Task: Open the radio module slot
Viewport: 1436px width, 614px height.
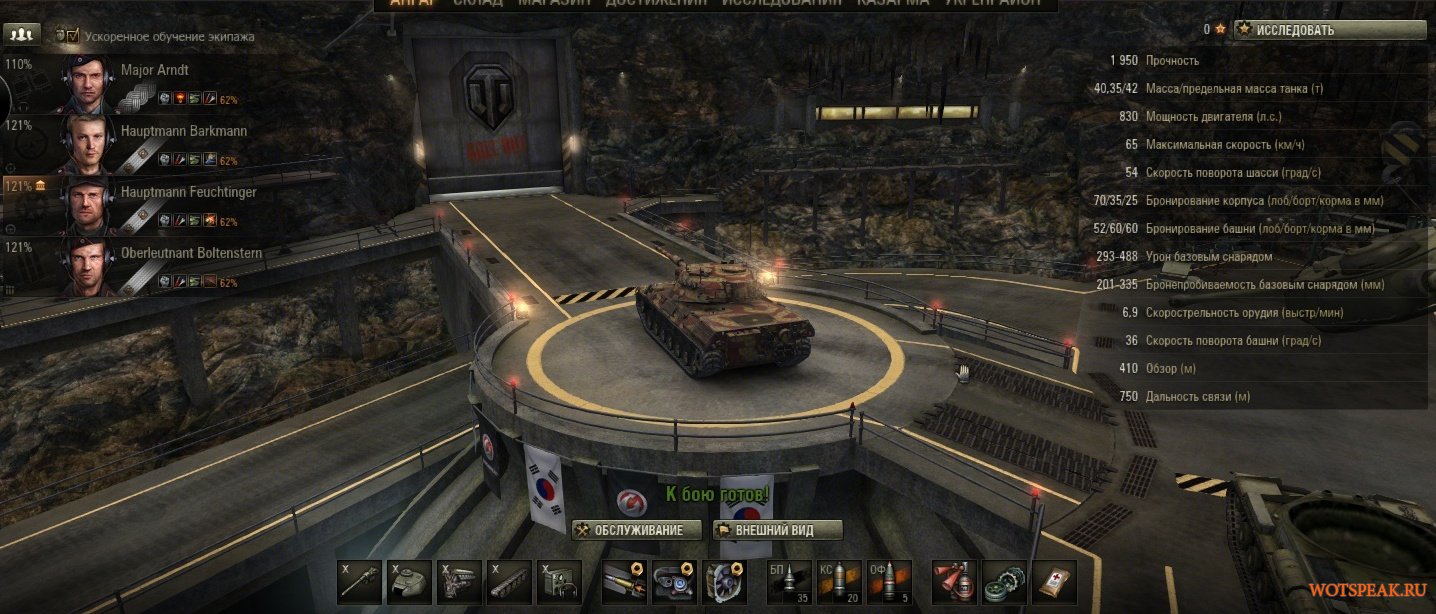Action: pos(559,582)
